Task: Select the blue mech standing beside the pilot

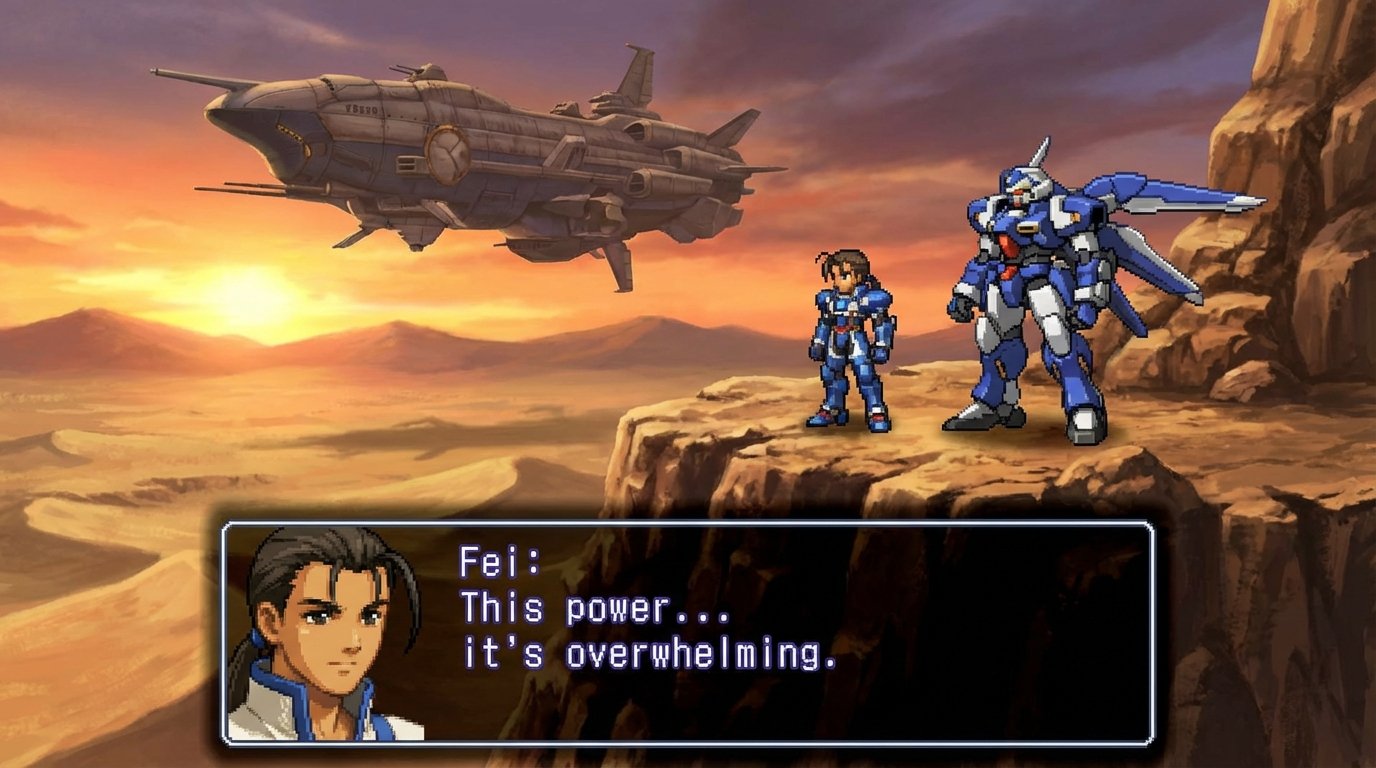Action: point(1020,300)
